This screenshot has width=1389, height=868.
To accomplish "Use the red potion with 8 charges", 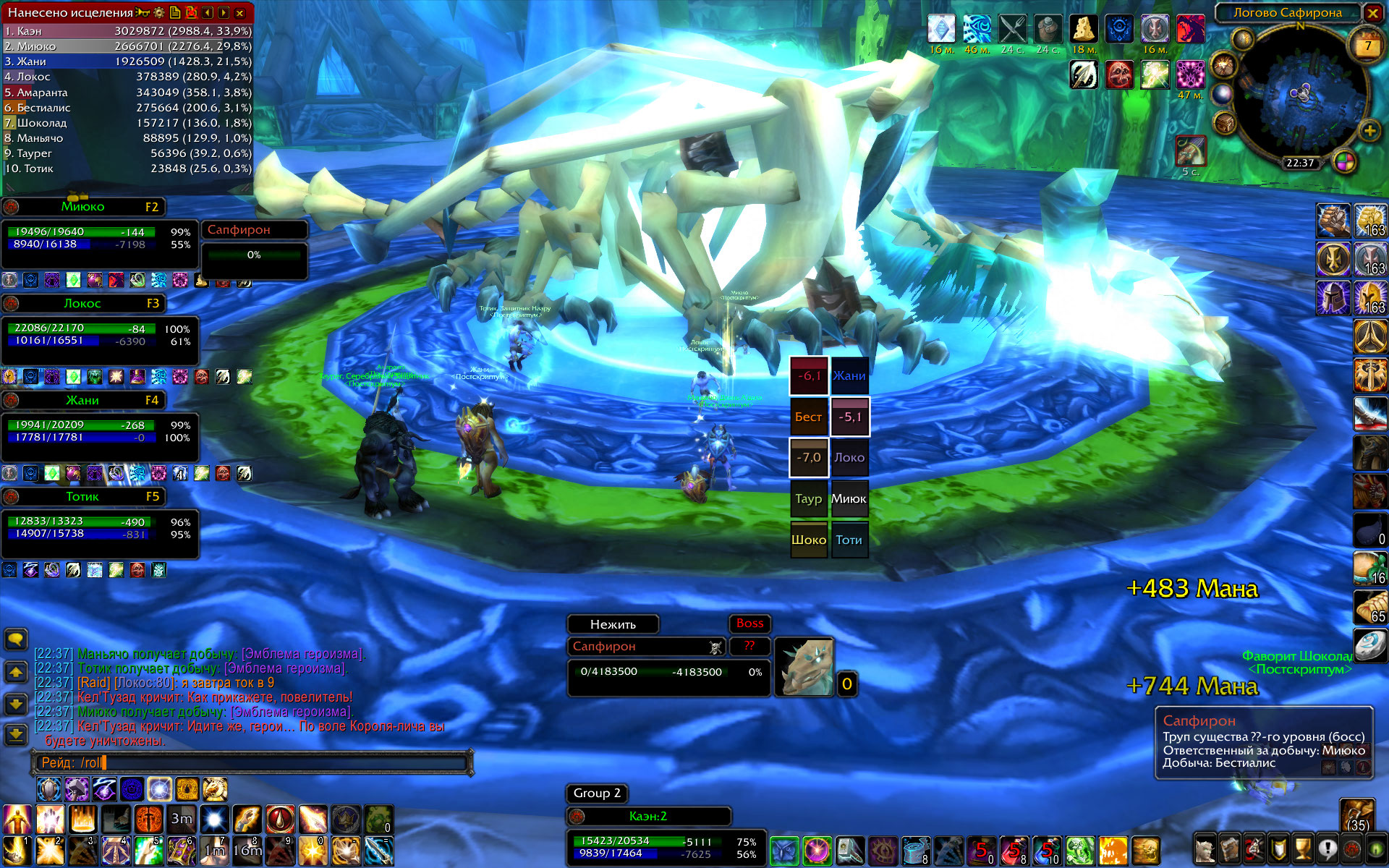I will pos(1014,851).
